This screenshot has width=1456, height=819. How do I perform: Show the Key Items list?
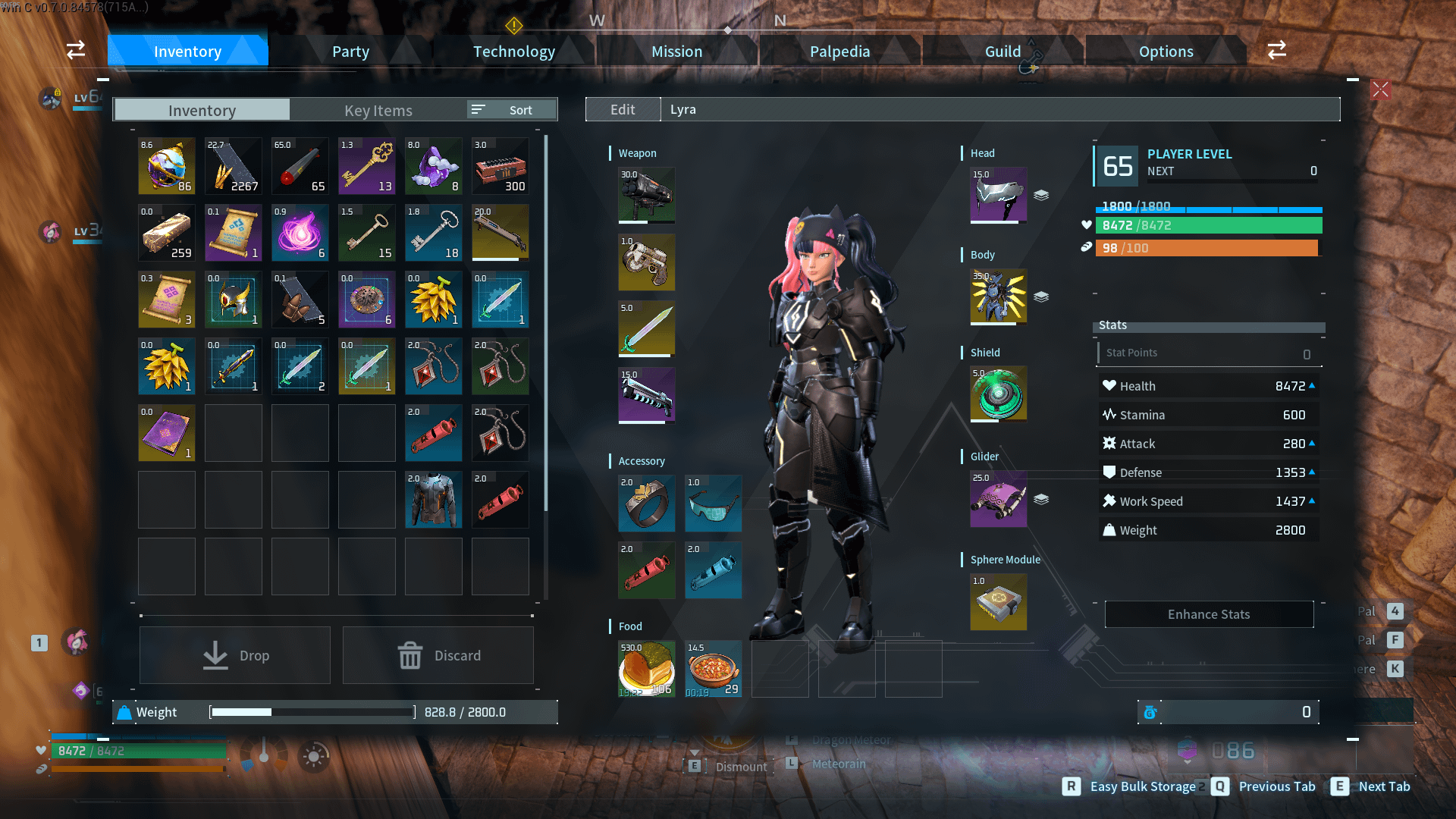click(378, 110)
